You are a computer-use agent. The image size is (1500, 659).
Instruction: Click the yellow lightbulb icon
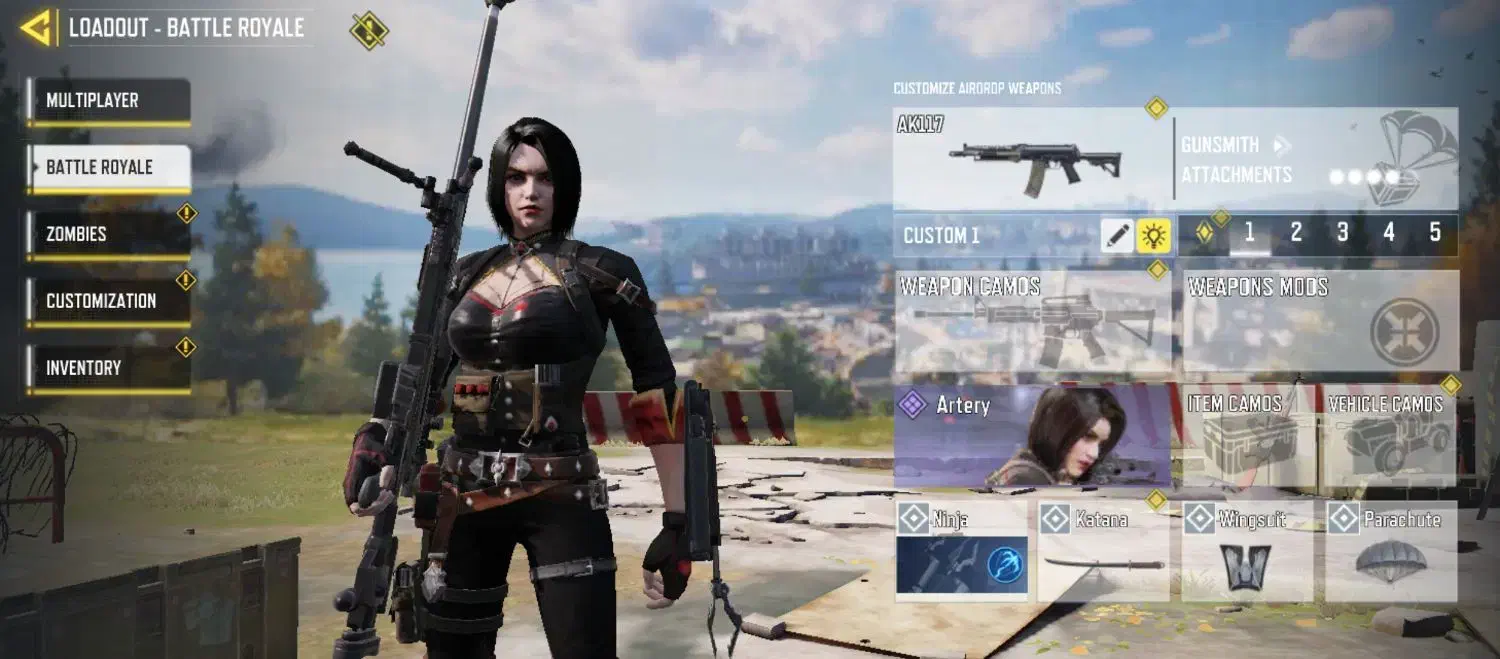[1154, 236]
